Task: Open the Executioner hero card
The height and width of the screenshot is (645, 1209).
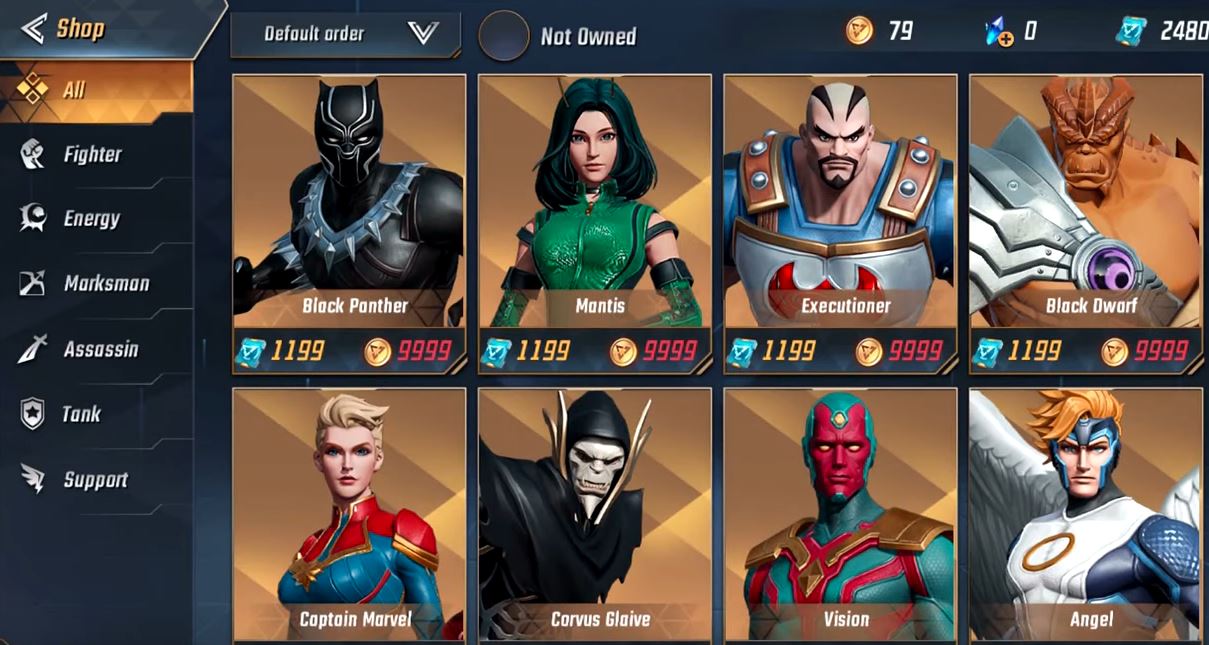Action: (x=840, y=210)
